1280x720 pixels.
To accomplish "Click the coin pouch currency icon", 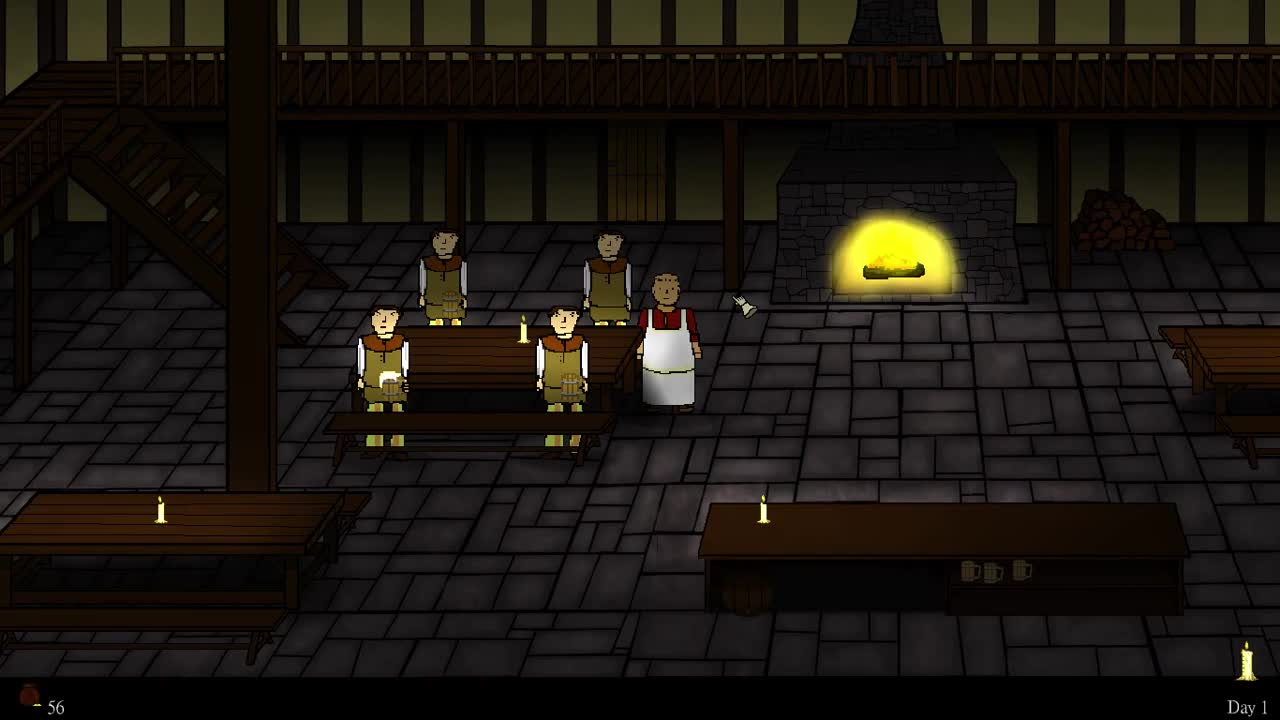I will click(29, 697).
